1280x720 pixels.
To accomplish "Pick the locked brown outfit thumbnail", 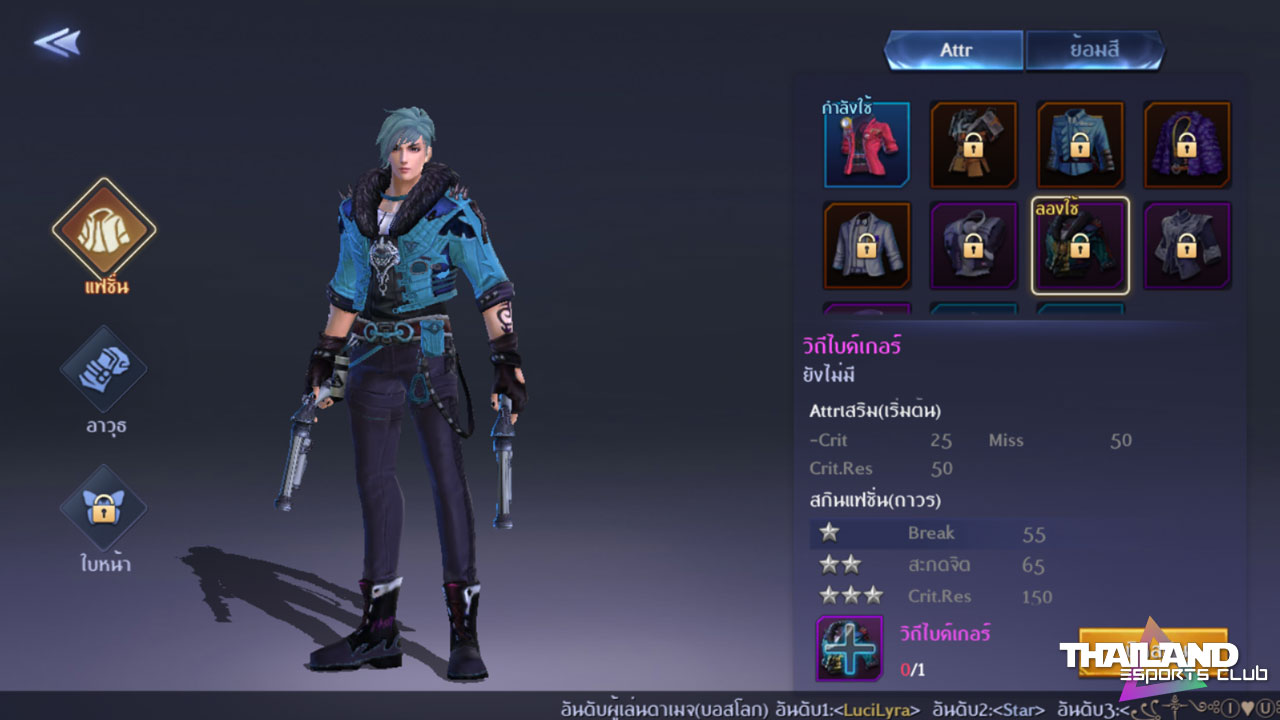I will (973, 145).
